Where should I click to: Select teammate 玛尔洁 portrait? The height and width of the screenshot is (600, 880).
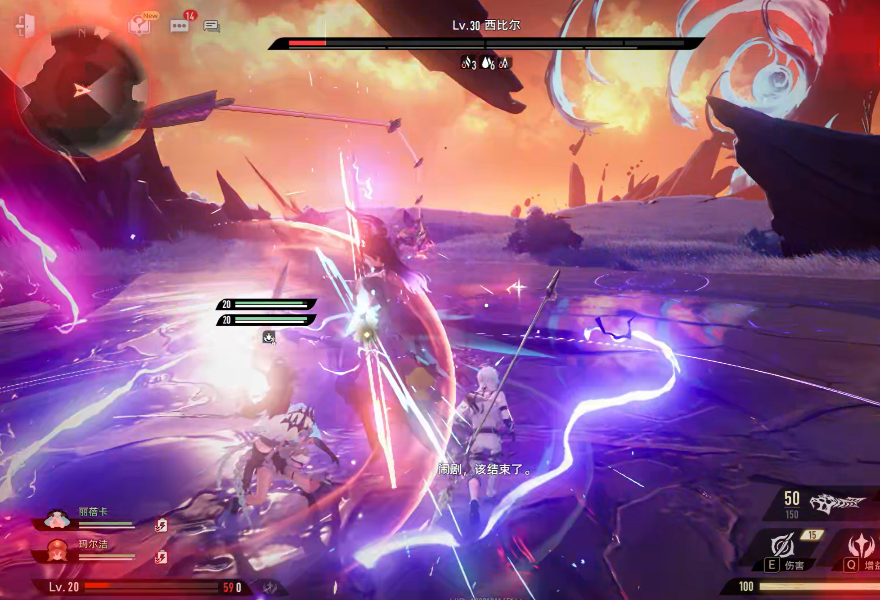coord(58,550)
